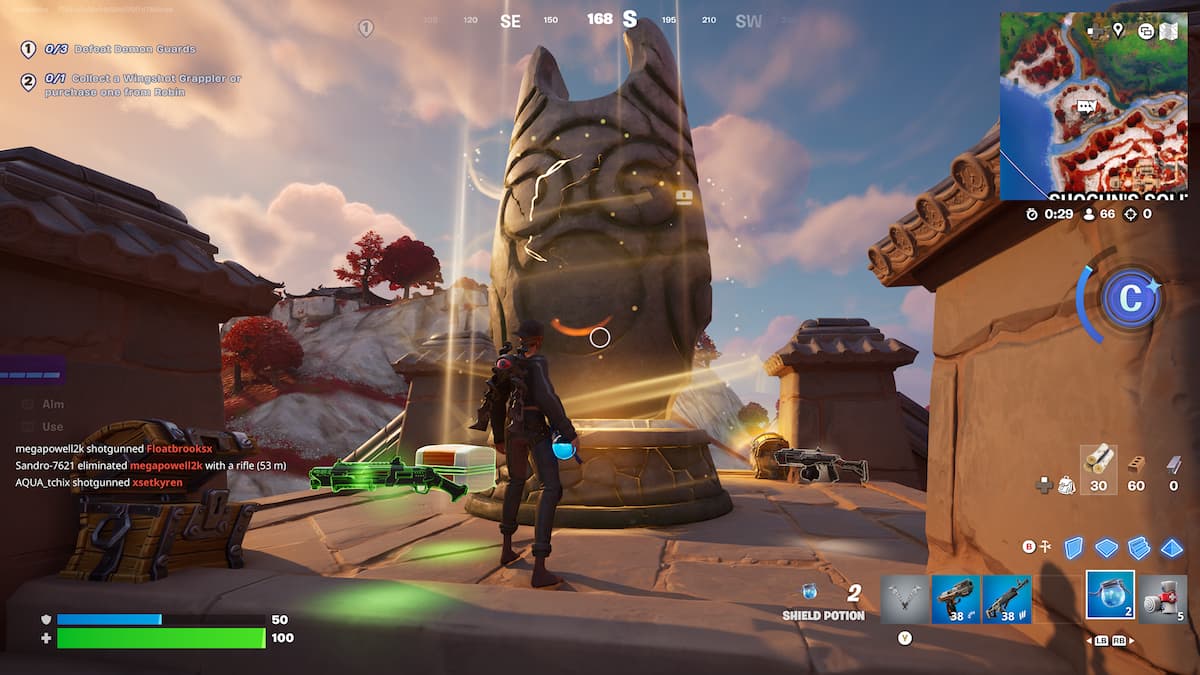Image resolution: width=1200 pixels, height=675 pixels.
Task: Open the full map via folded-map icon
Action: (x=1168, y=31)
